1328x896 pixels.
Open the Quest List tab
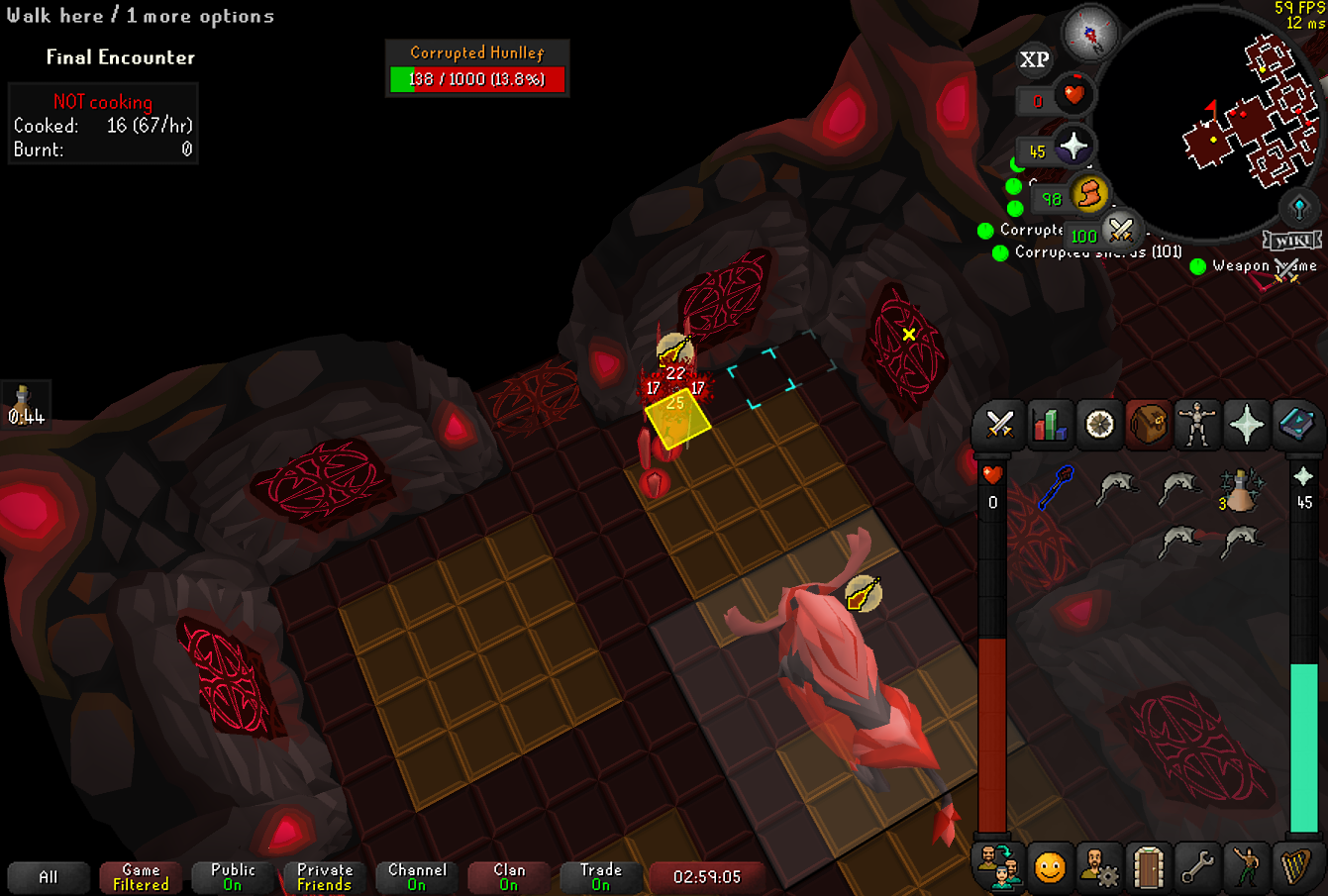1099,425
